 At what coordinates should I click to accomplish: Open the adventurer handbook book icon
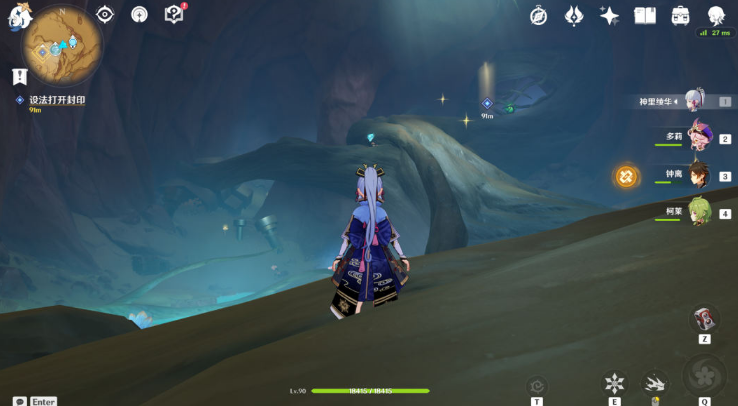645,15
